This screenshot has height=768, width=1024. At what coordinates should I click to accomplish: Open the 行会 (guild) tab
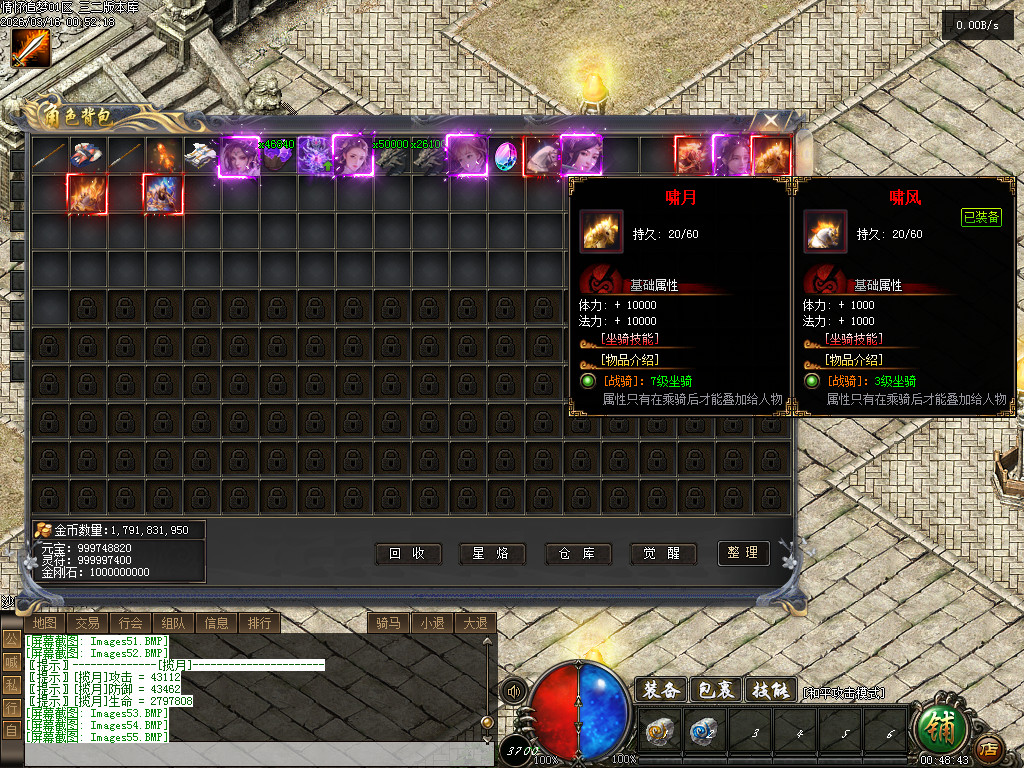pos(131,623)
